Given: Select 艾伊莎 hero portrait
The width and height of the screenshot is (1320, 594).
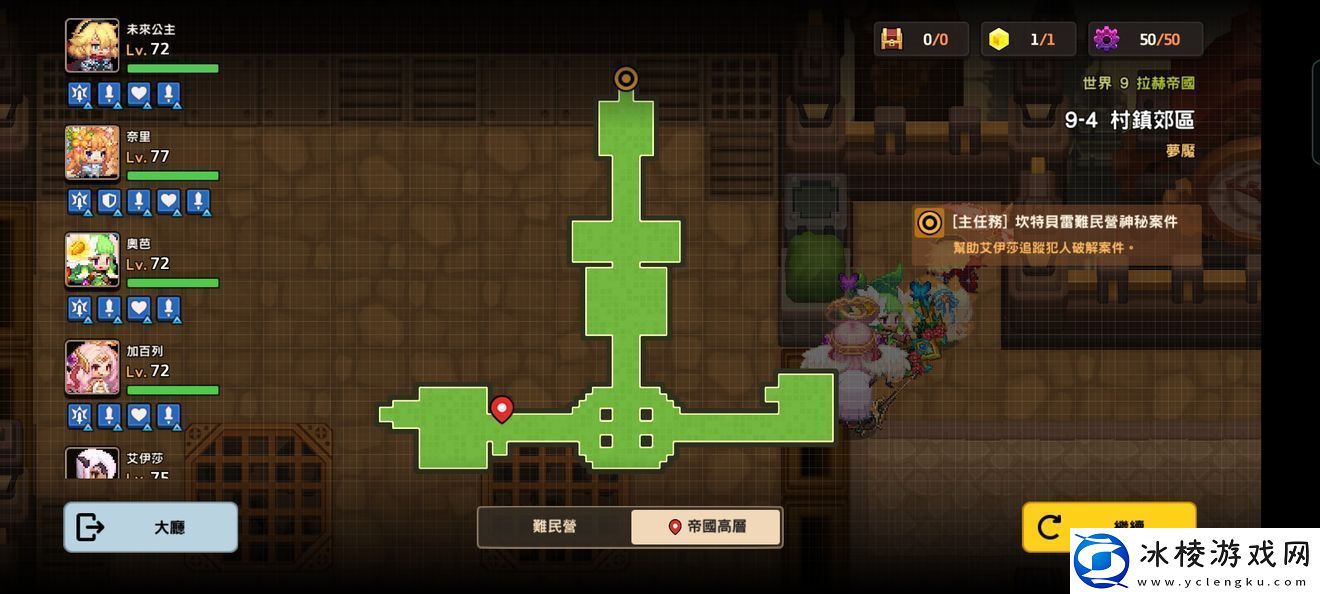Looking at the screenshot, I should pyautogui.click(x=92, y=463).
